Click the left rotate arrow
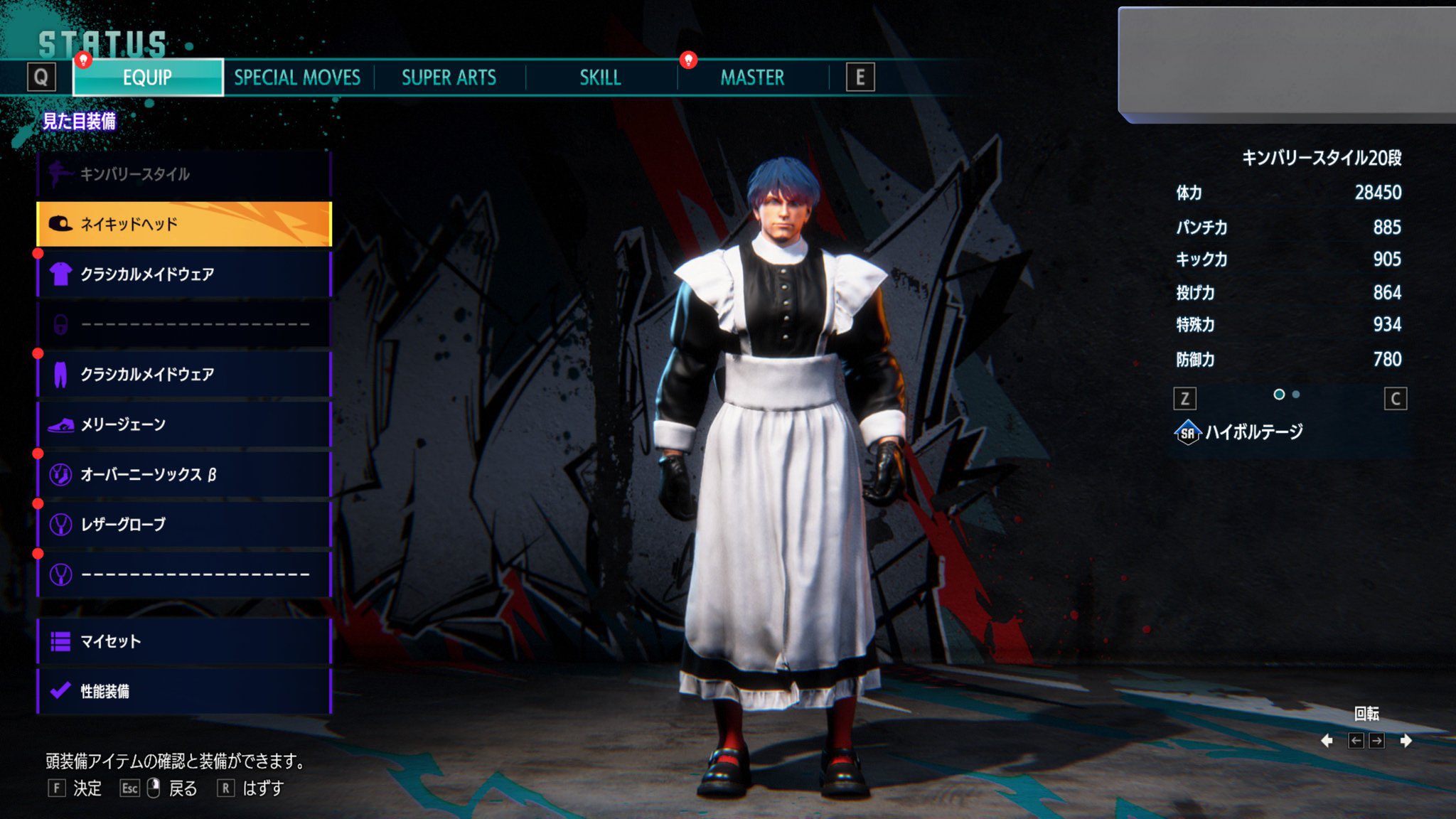1456x819 pixels. [x=1327, y=741]
